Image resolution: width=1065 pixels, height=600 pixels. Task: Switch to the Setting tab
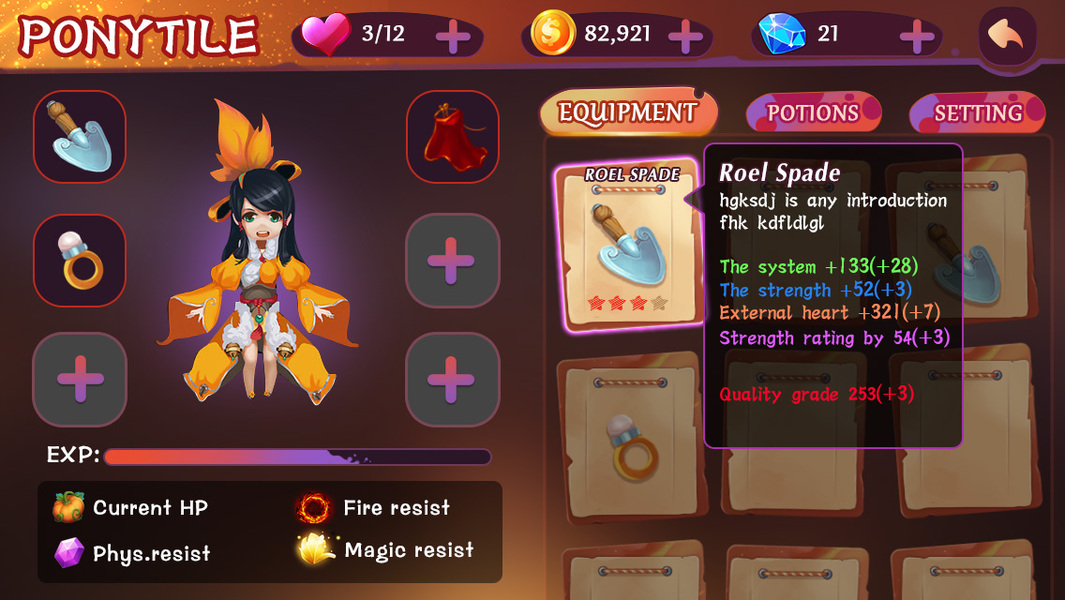point(977,113)
